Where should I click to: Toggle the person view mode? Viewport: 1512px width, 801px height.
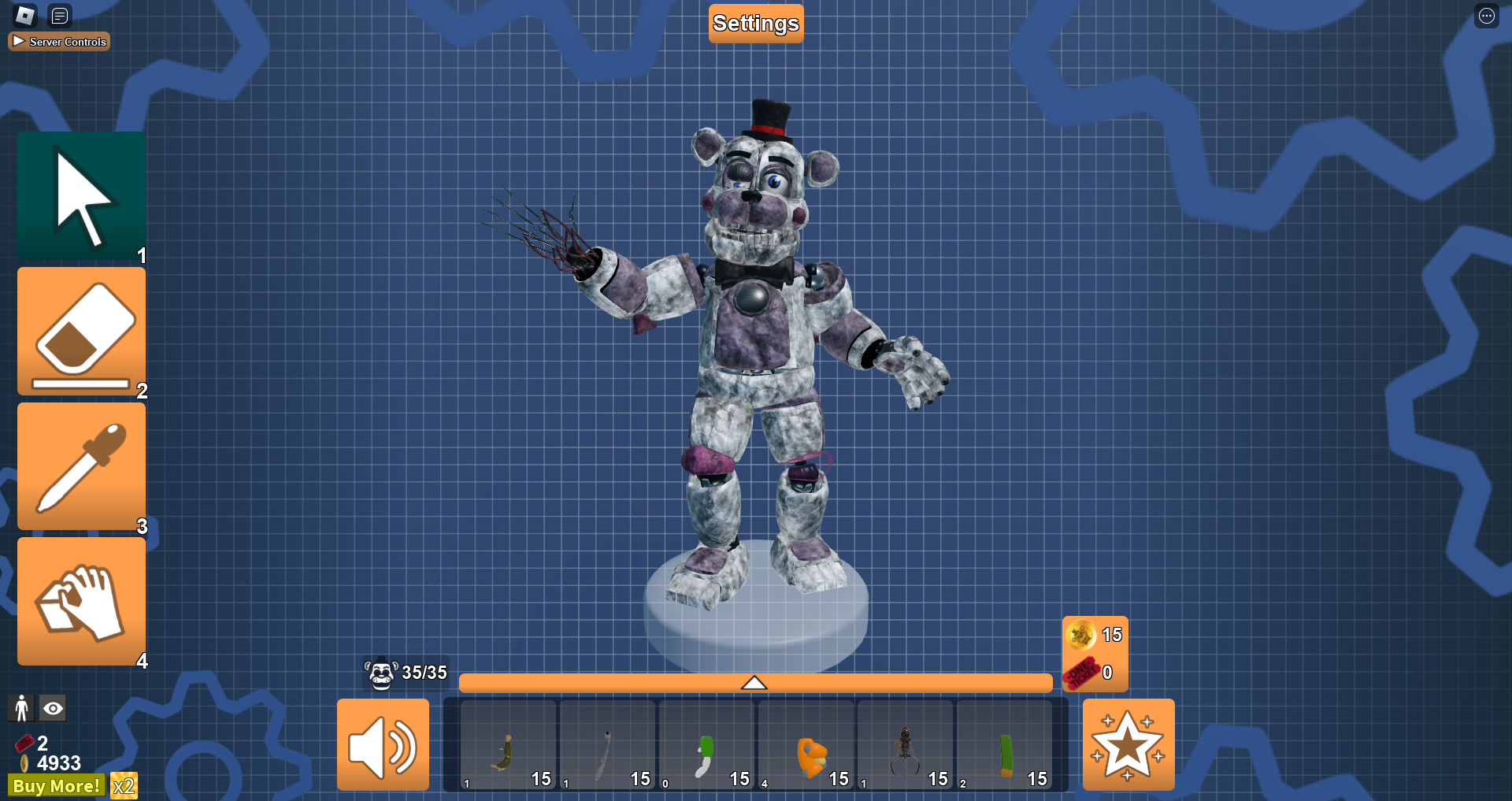coord(22,708)
